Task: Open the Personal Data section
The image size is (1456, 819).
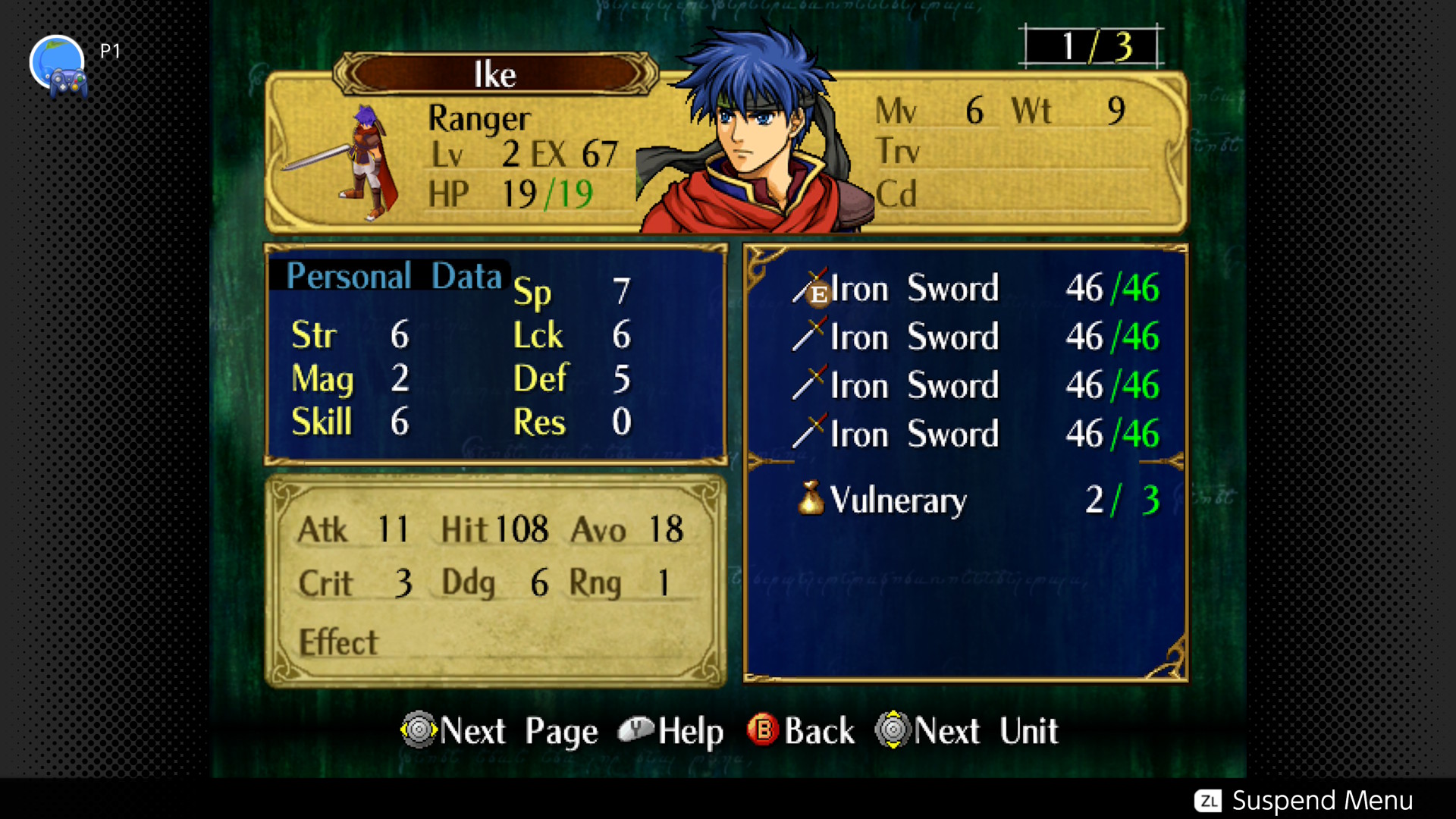Action: (394, 276)
